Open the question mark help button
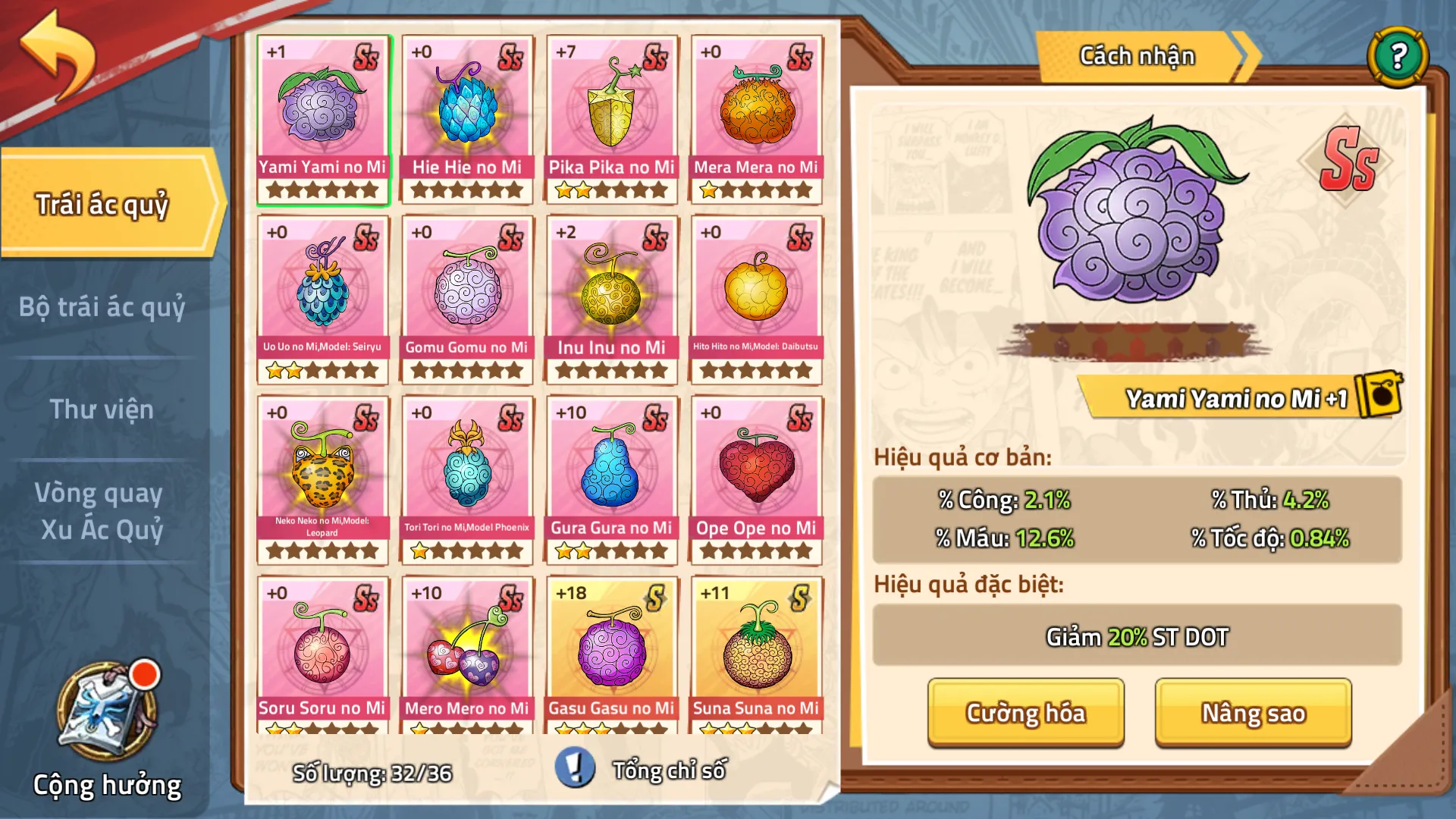The width and height of the screenshot is (1456, 819). 1398,56
